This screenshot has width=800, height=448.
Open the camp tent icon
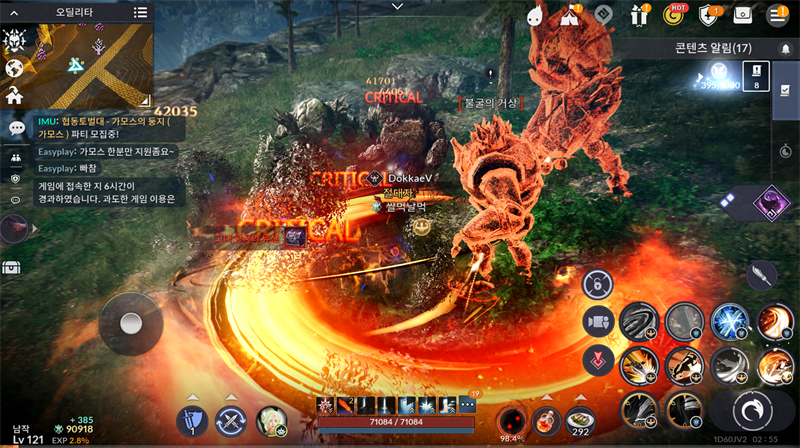coord(570,15)
